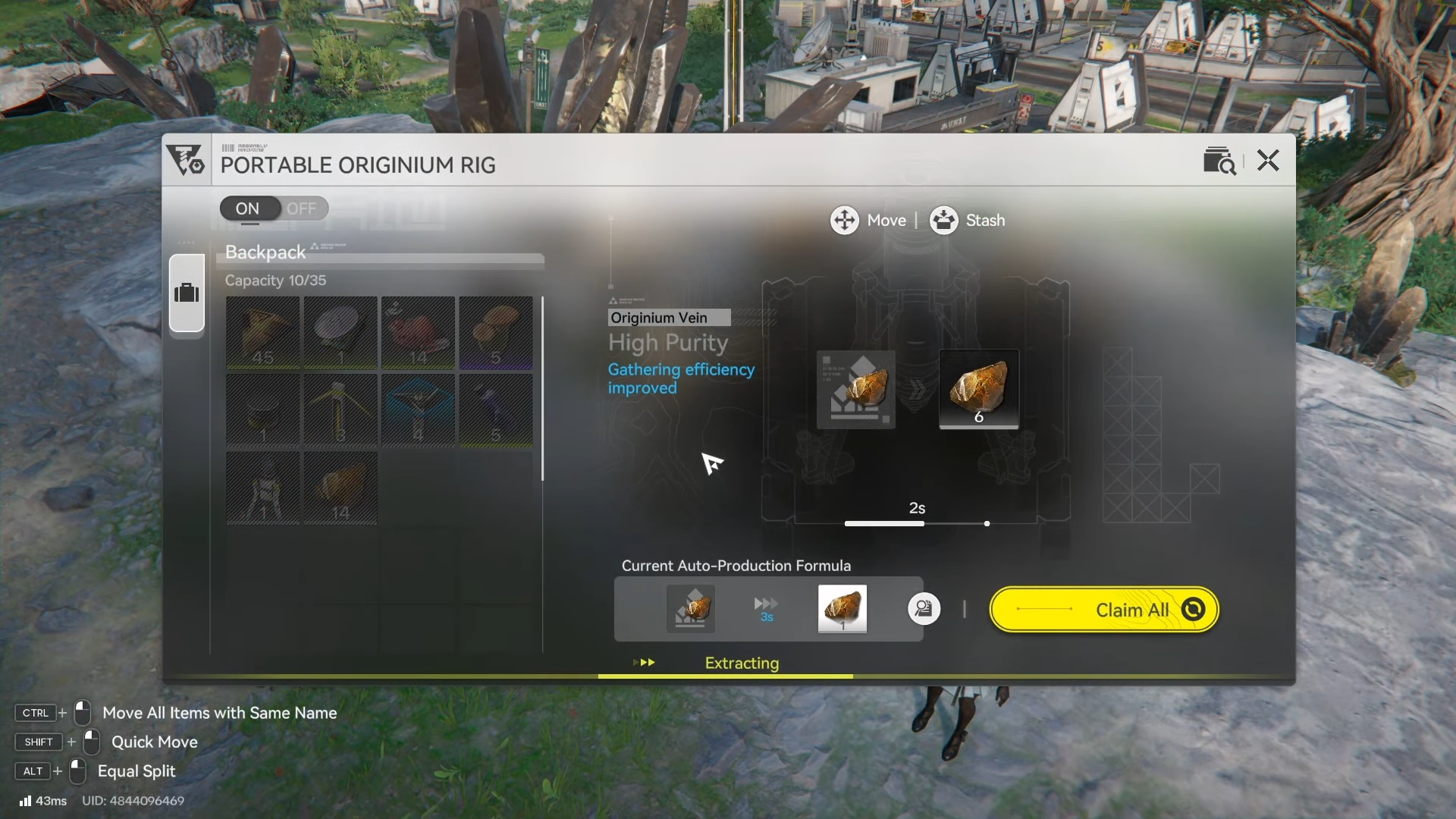Open the item search icon beside close
The width and height of the screenshot is (1456, 819).
tap(1219, 161)
